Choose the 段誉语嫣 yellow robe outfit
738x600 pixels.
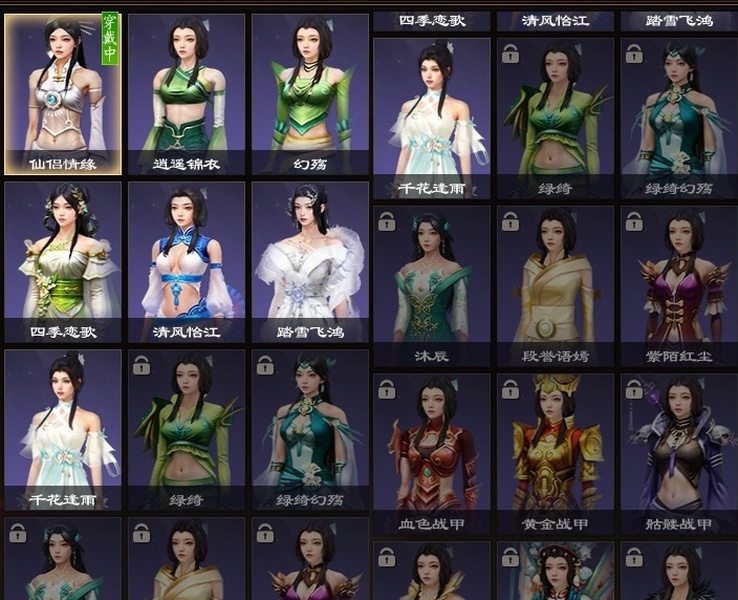pyautogui.click(x=553, y=284)
